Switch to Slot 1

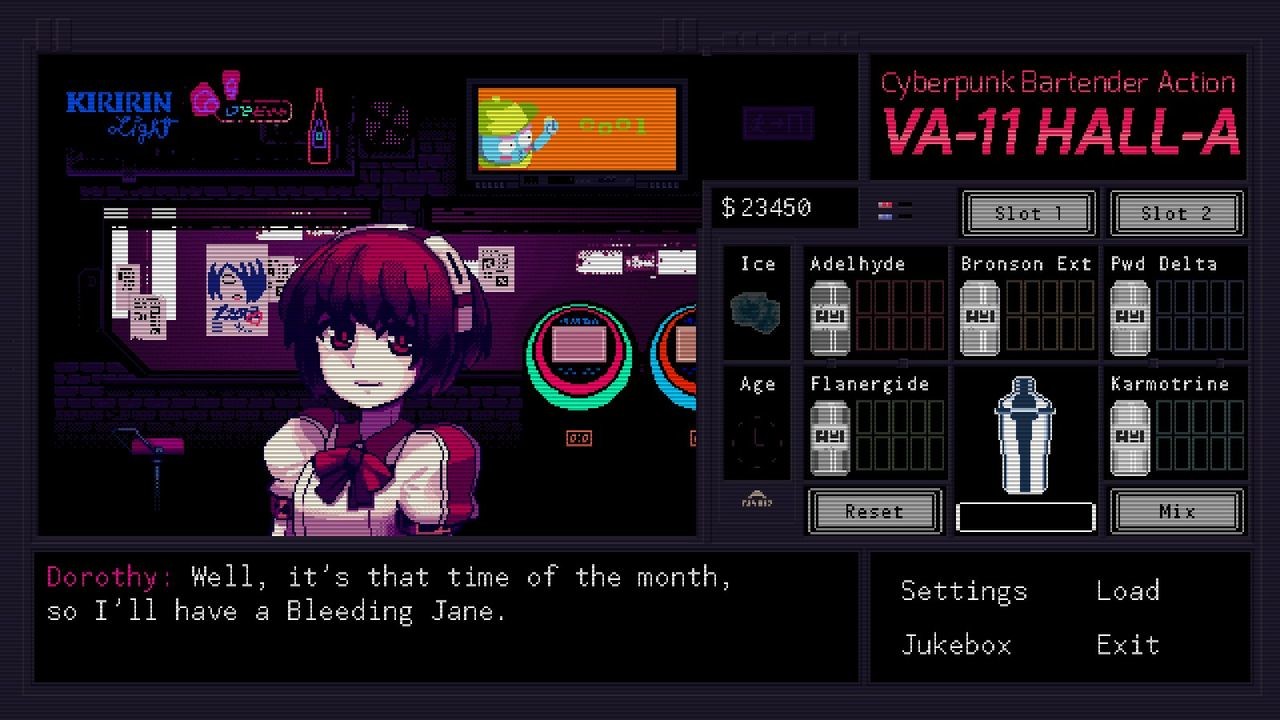click(x=1028, y=213)
